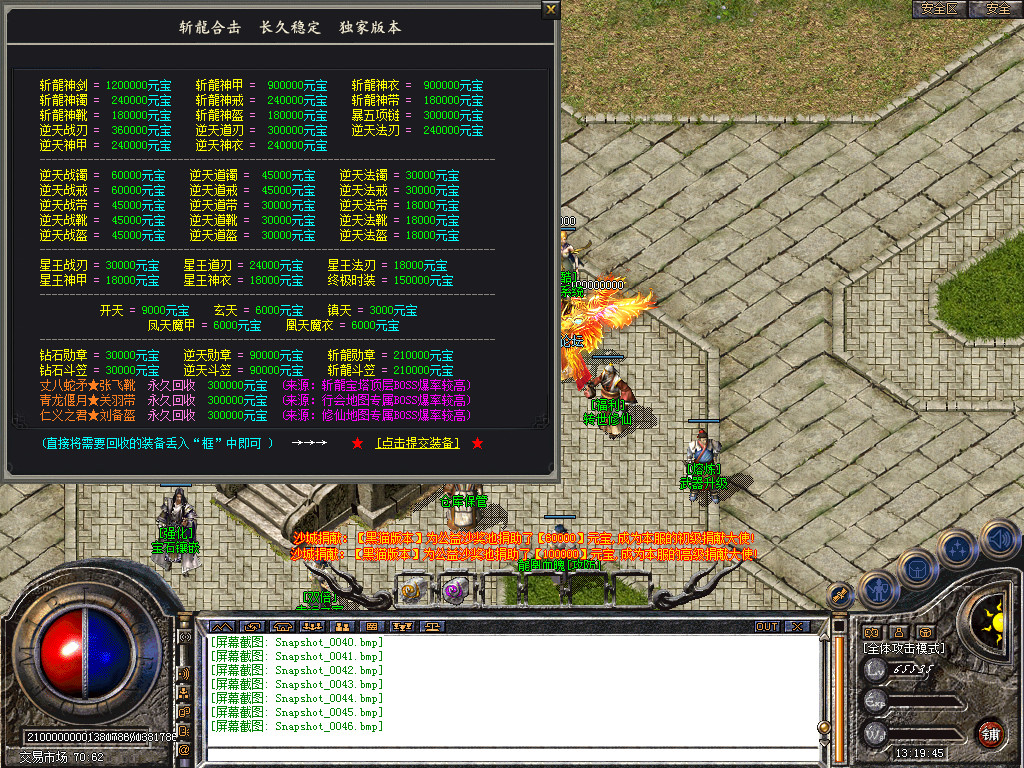The image size is (1024, 768).
Task: Select the orange swirl belt slot item
Action: pos(411,590)
